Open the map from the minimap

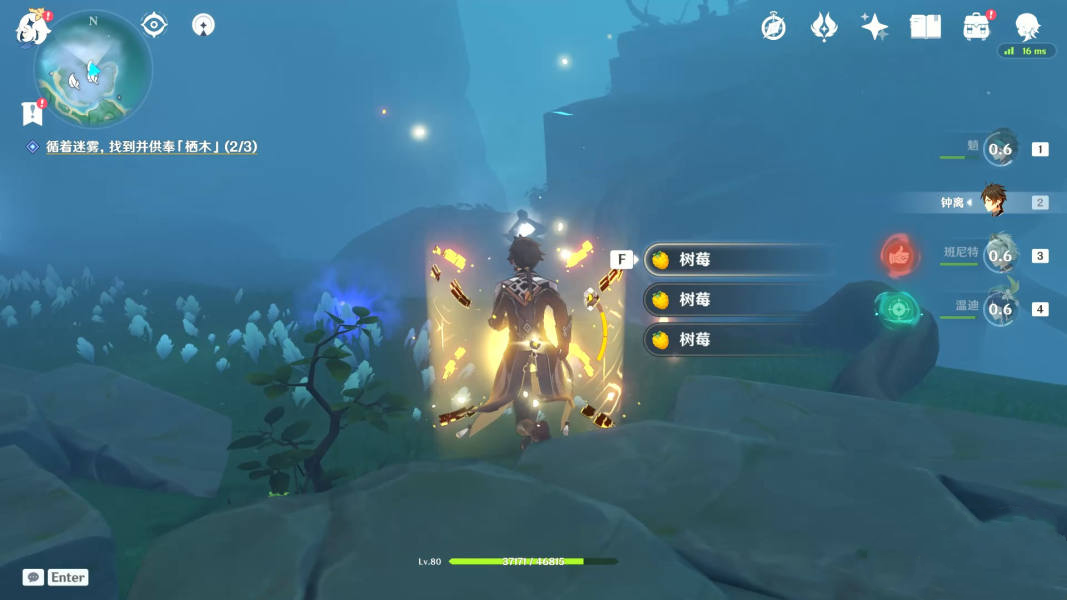click(93, 69)
